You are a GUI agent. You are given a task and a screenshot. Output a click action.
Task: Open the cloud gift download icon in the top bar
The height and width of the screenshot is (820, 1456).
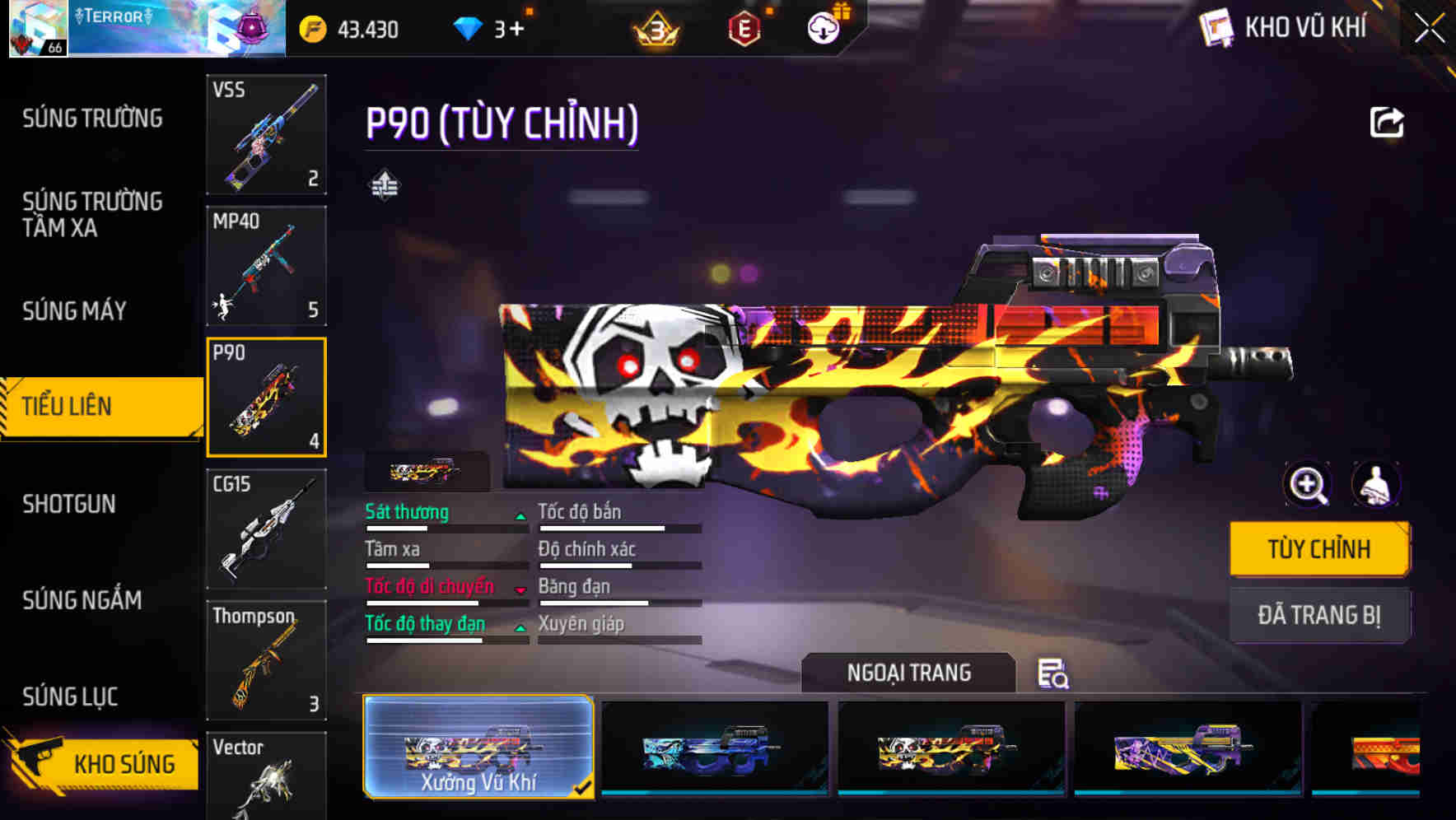pyautogui.click(x=823, y=27)
